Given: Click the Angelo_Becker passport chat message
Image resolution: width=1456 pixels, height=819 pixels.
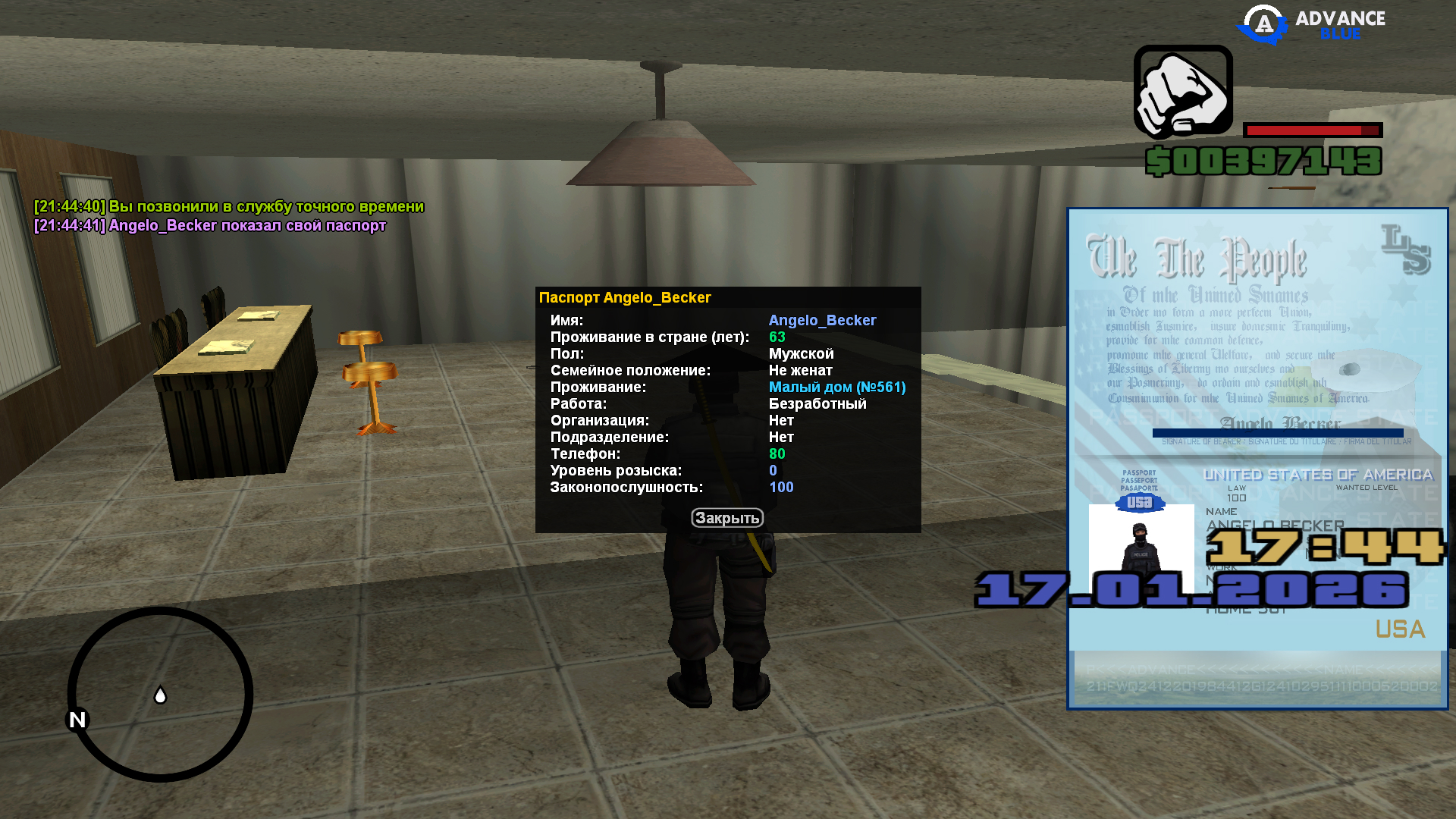Looking at the screenshot, I should point(210,226).
